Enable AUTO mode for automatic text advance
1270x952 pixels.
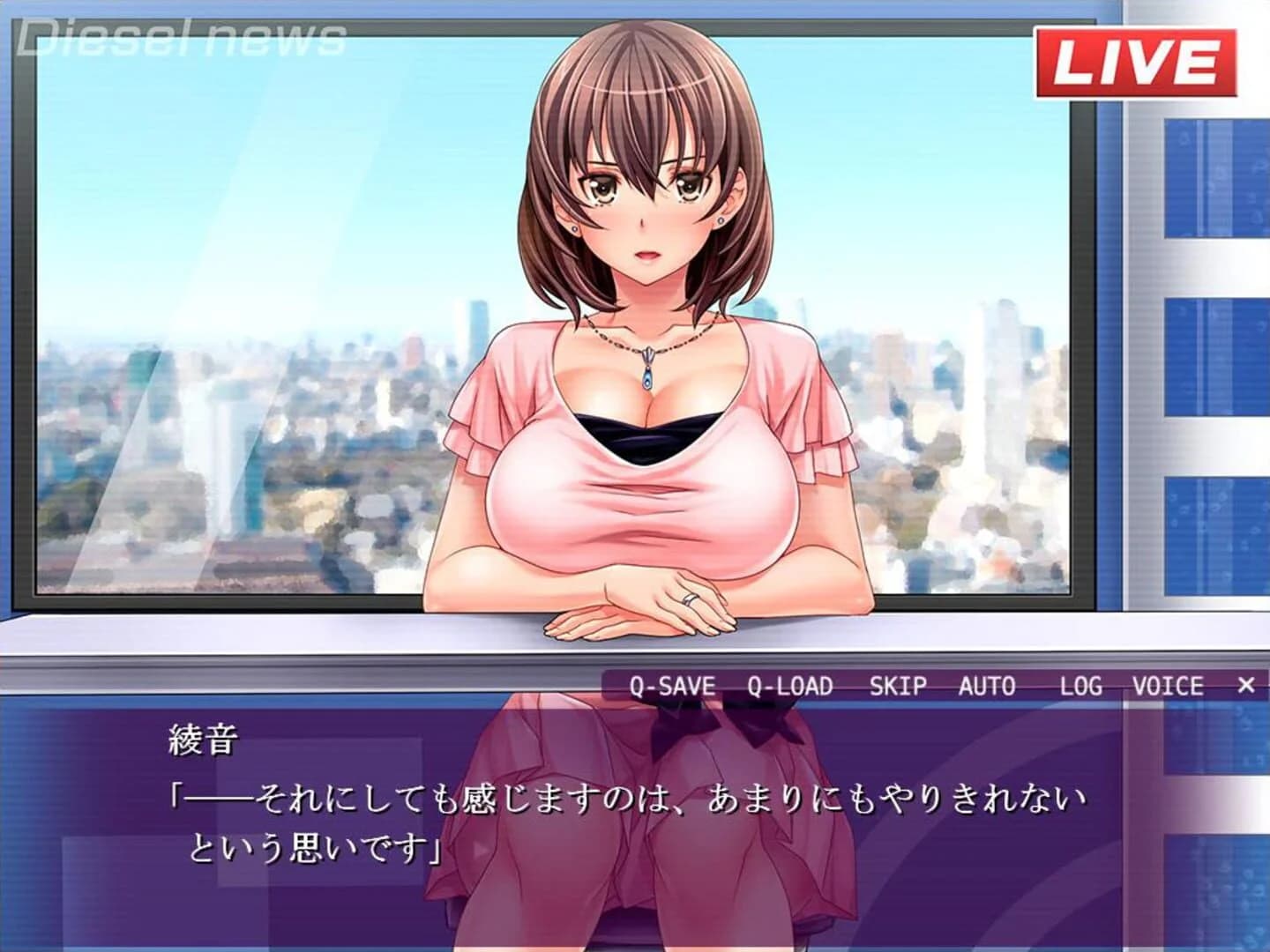click(x=985, y=685)
